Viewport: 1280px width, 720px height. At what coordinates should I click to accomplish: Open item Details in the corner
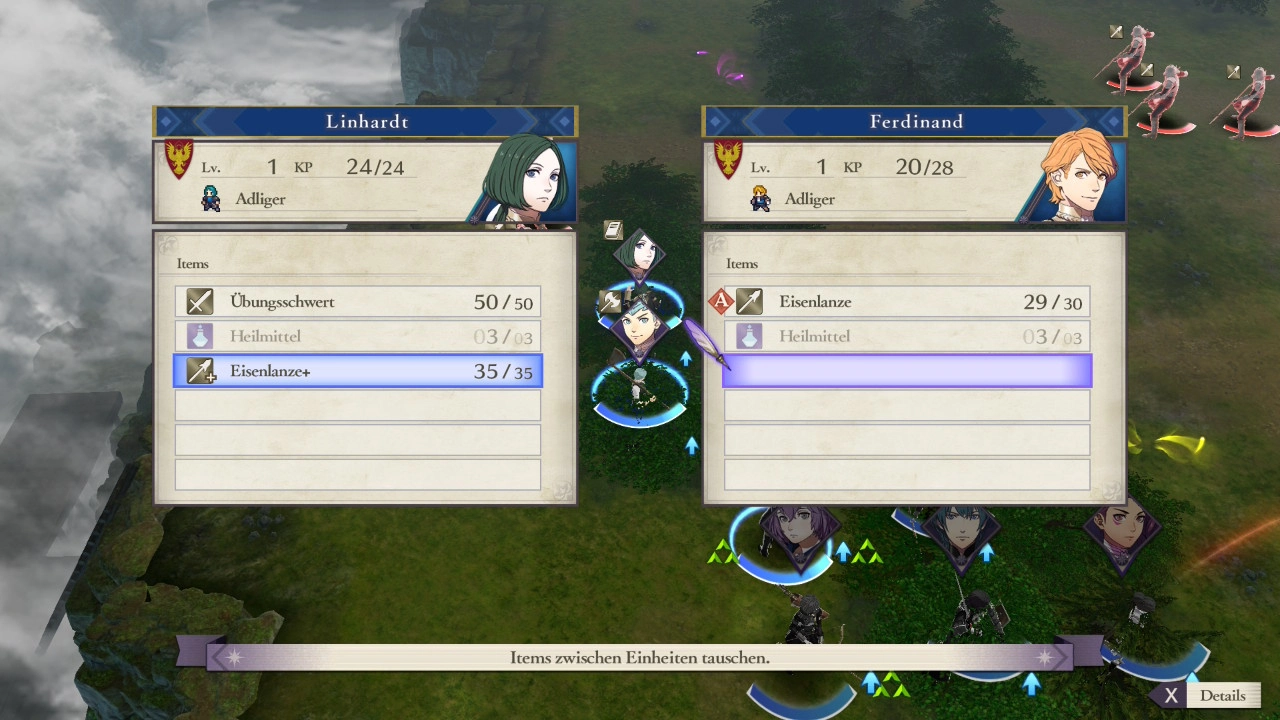coord(1209,696)
